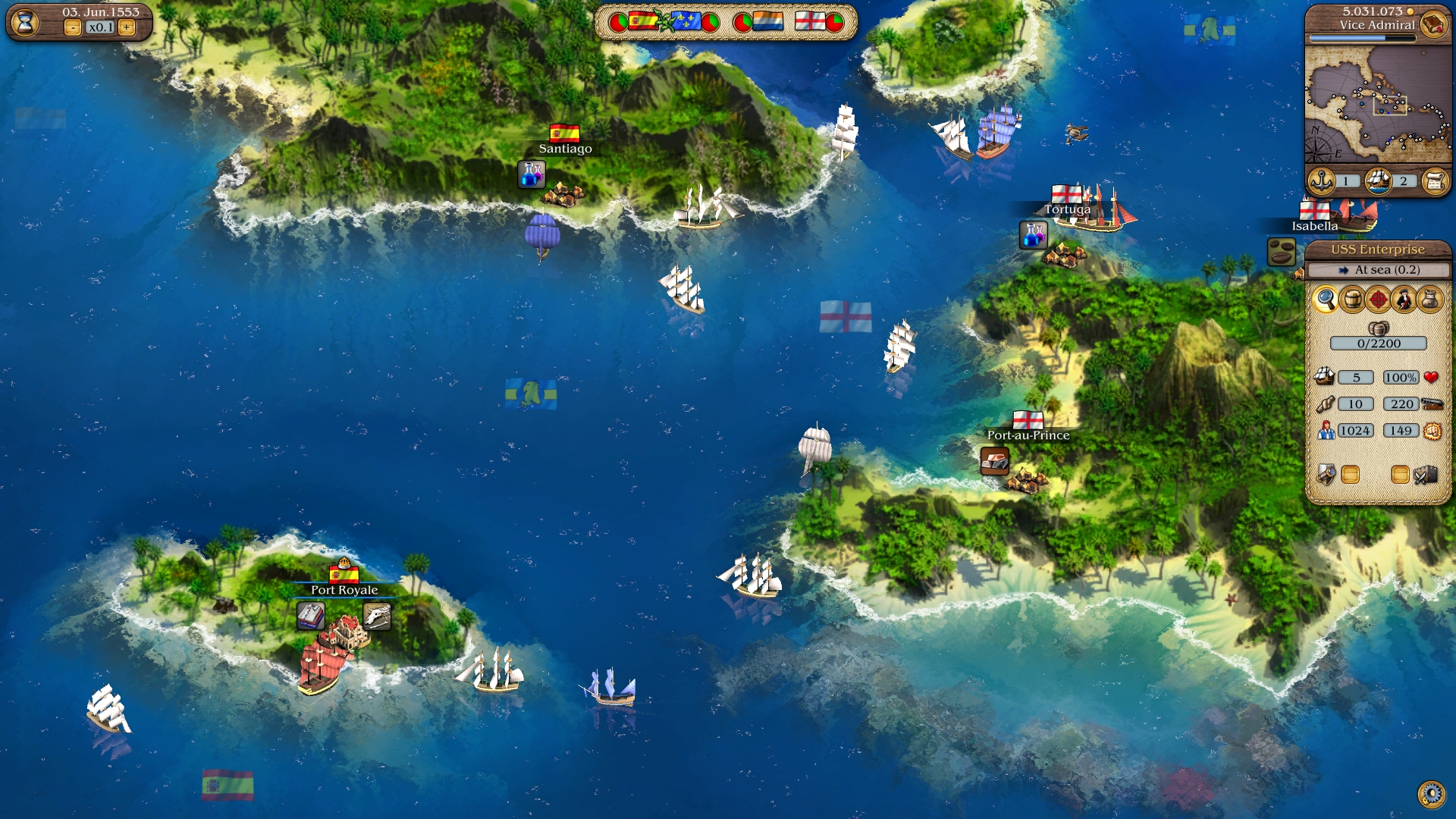The image size is (1456, 819).
Task: Toggle the checkbox beside the pirate flag
Action: tap(1400, 475)
